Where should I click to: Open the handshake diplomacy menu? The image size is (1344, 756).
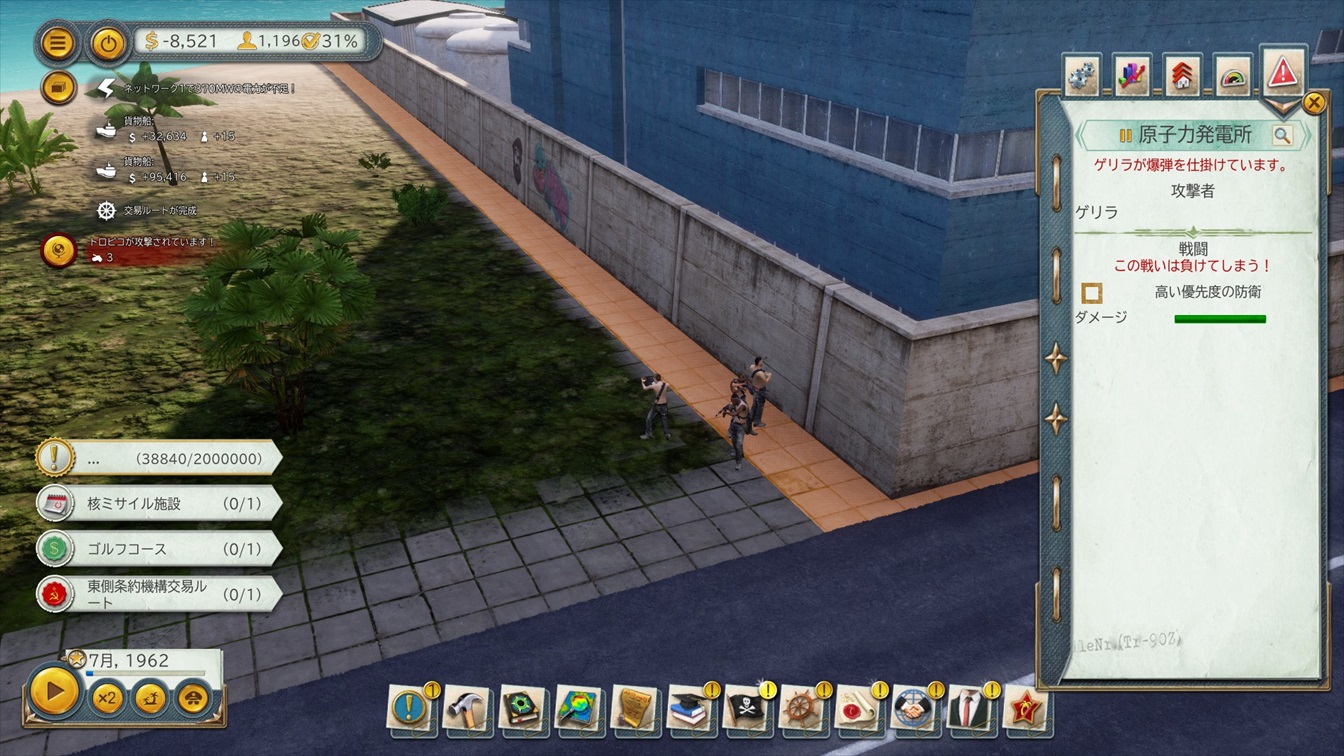click(x=912, y=708)
